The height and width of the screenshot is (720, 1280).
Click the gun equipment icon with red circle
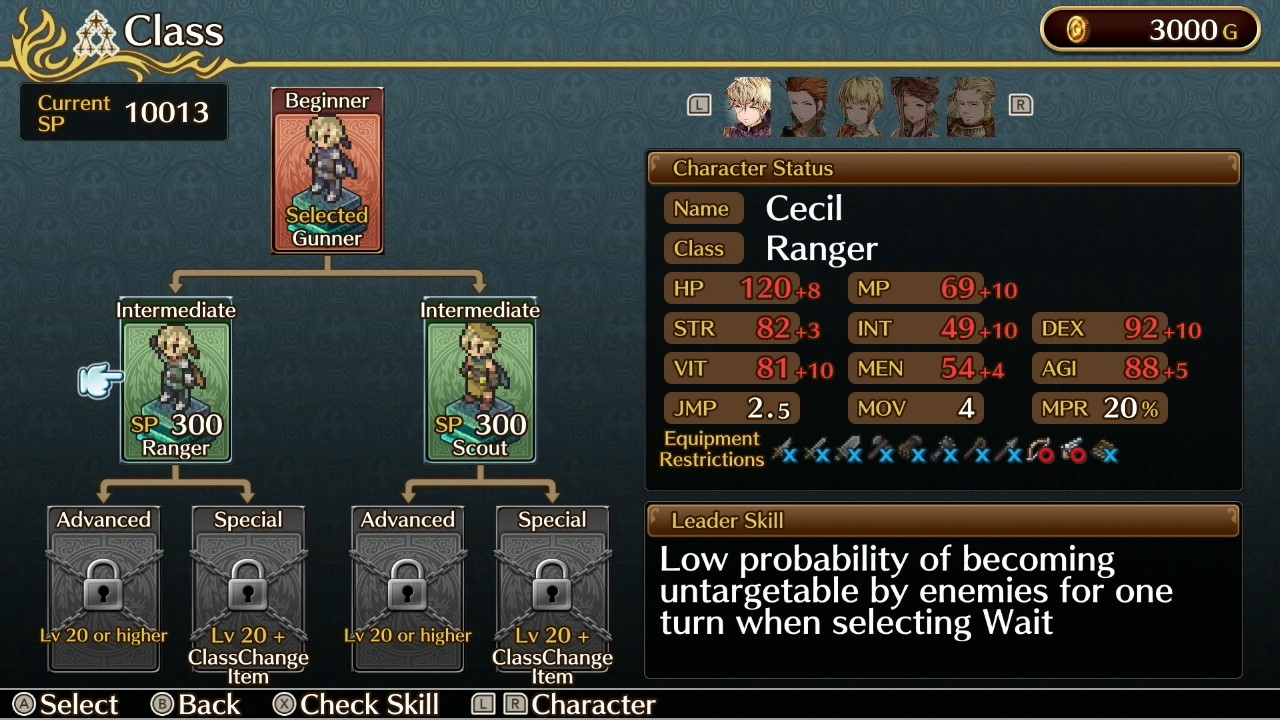tap(1075, 452)
